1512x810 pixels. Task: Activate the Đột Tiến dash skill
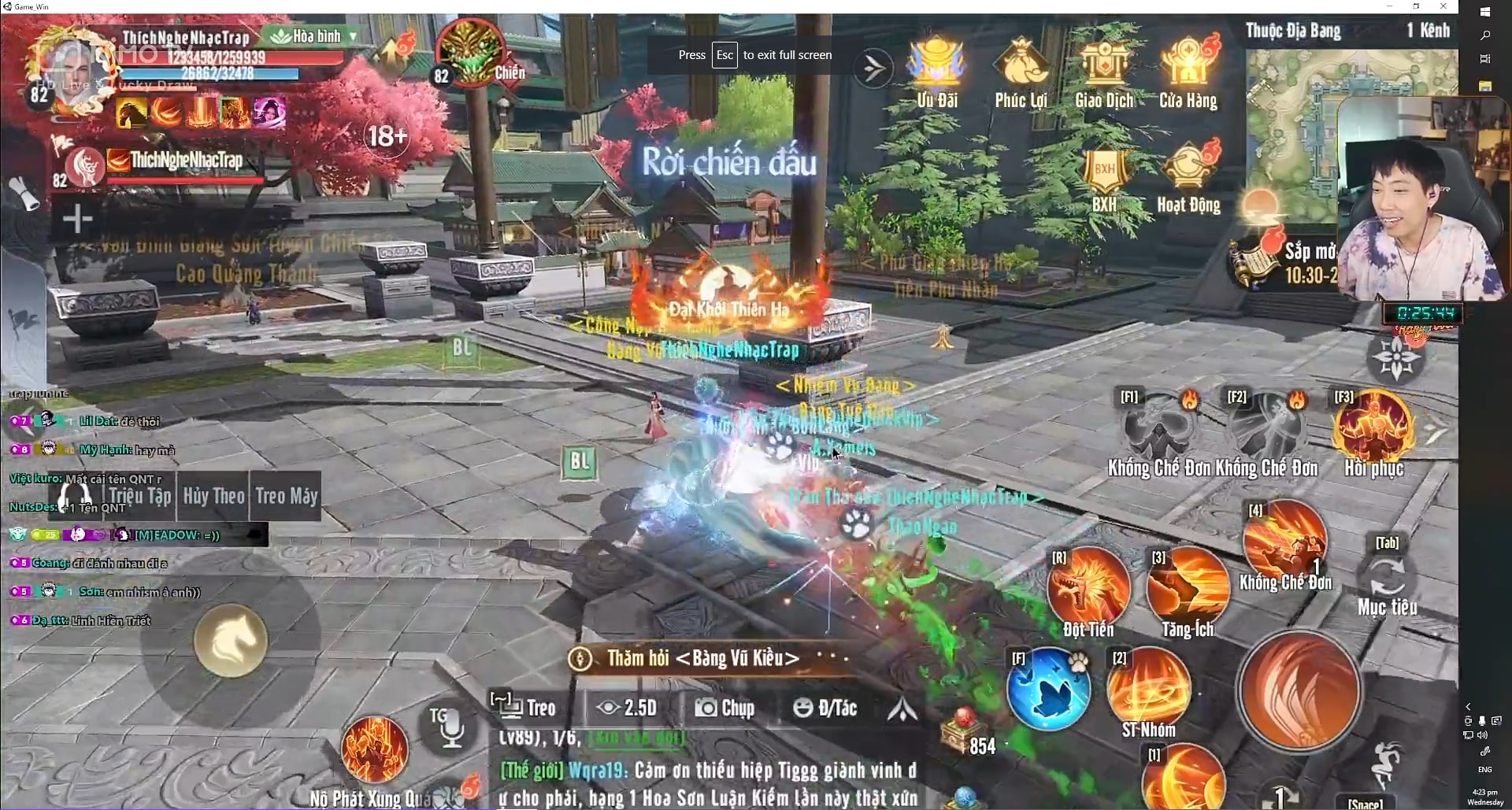1089,586
